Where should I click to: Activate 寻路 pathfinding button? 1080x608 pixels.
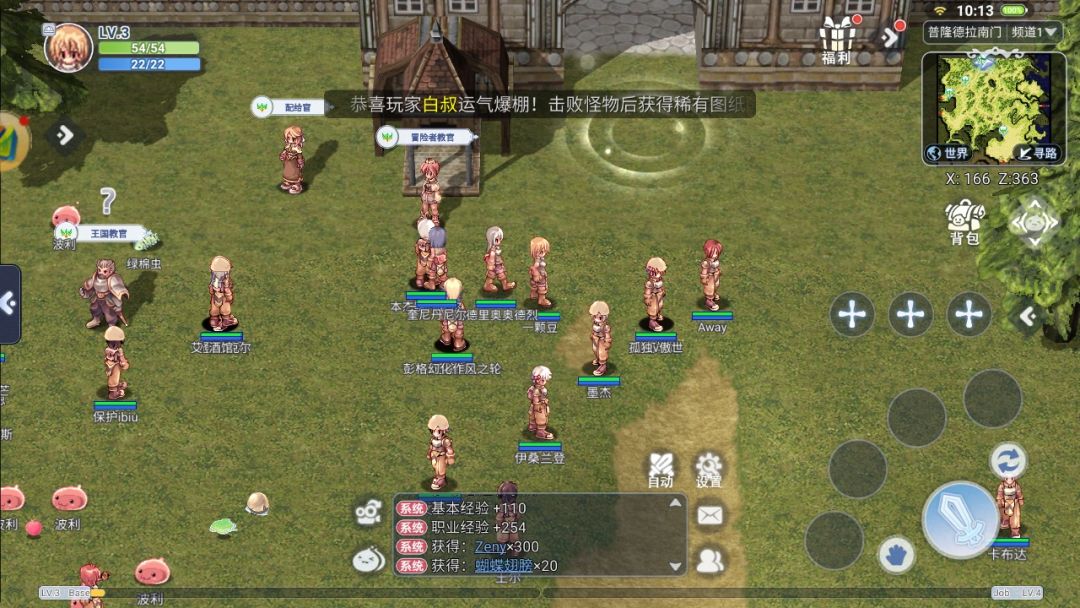pos(1036,153)
